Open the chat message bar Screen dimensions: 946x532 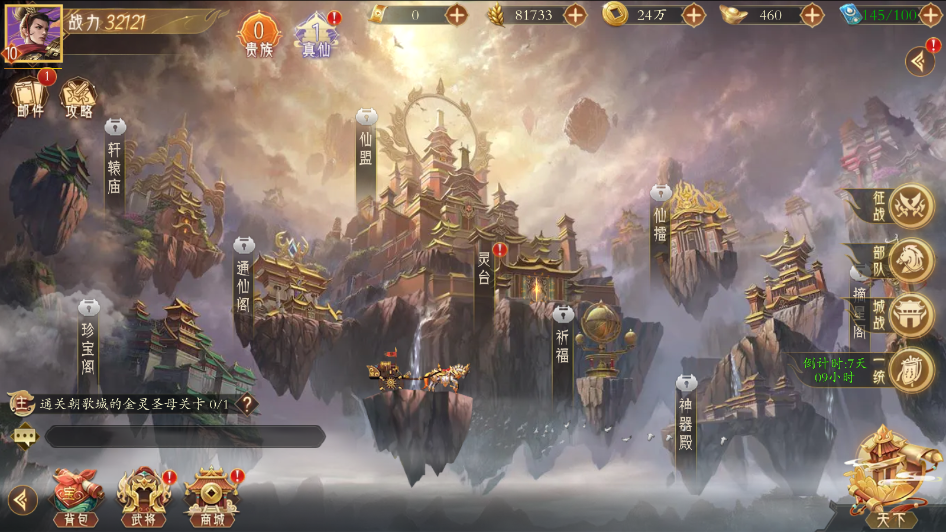click(184, 436)
